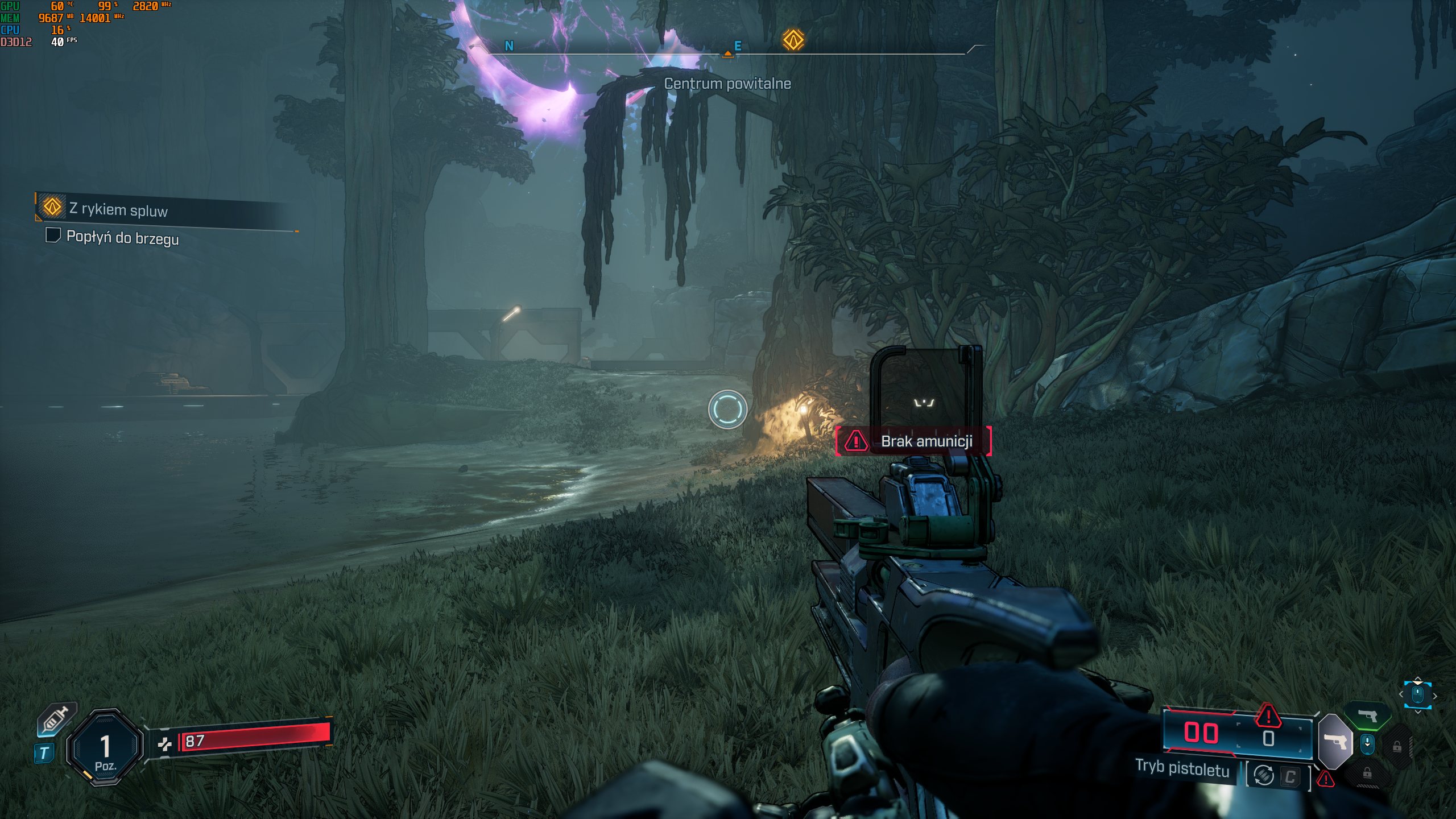Toggle the Tryb pistoletu ammo-swap icon
Viewport: 1456px width, 819px height.
point(1264,775)
